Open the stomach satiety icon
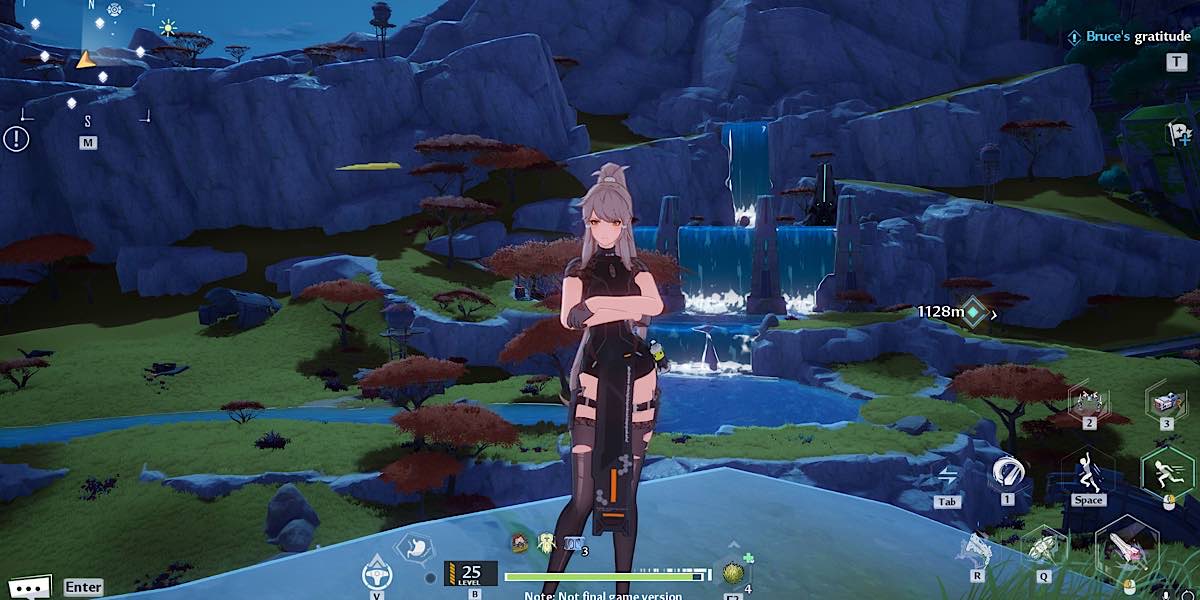Viewport: 1200px width, 600px height. [413, 549]
